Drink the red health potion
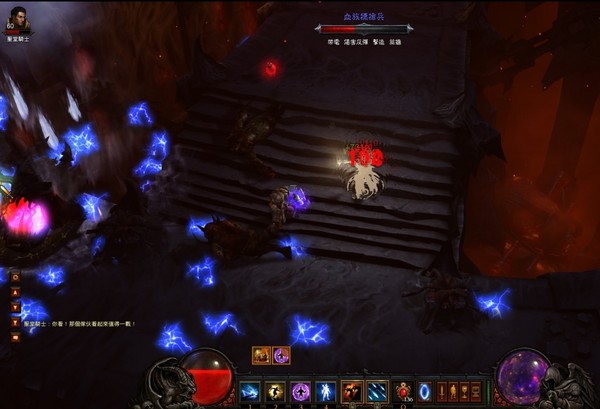The width and height of the screenshot is (600, 409). click(x=402, y=391)
